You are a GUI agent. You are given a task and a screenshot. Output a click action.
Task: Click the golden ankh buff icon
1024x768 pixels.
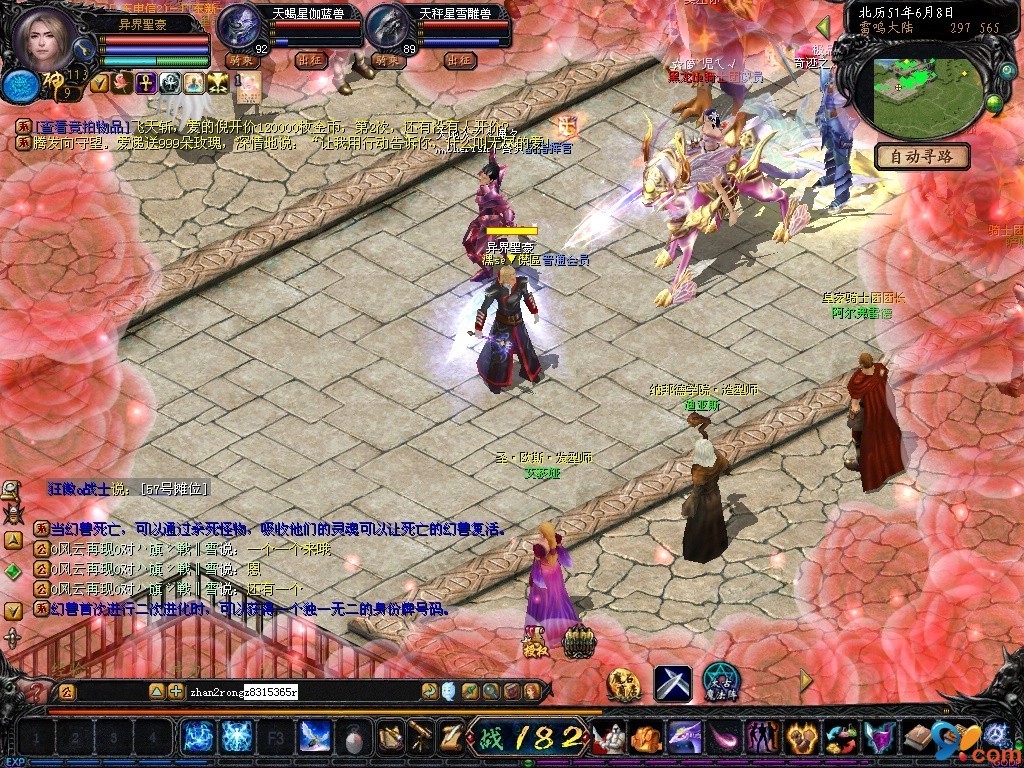tap(145, 83)
